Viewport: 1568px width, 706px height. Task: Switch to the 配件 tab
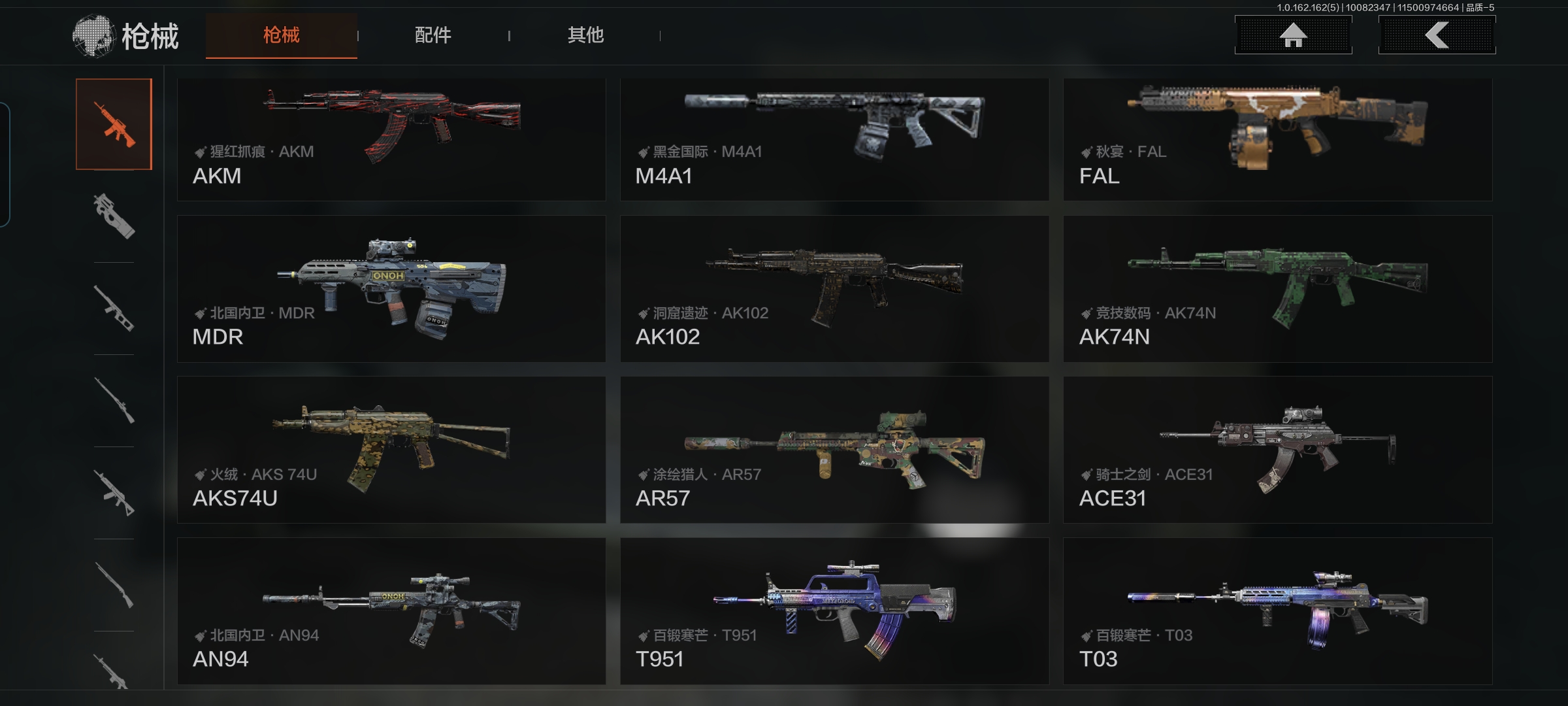(433, 35)
